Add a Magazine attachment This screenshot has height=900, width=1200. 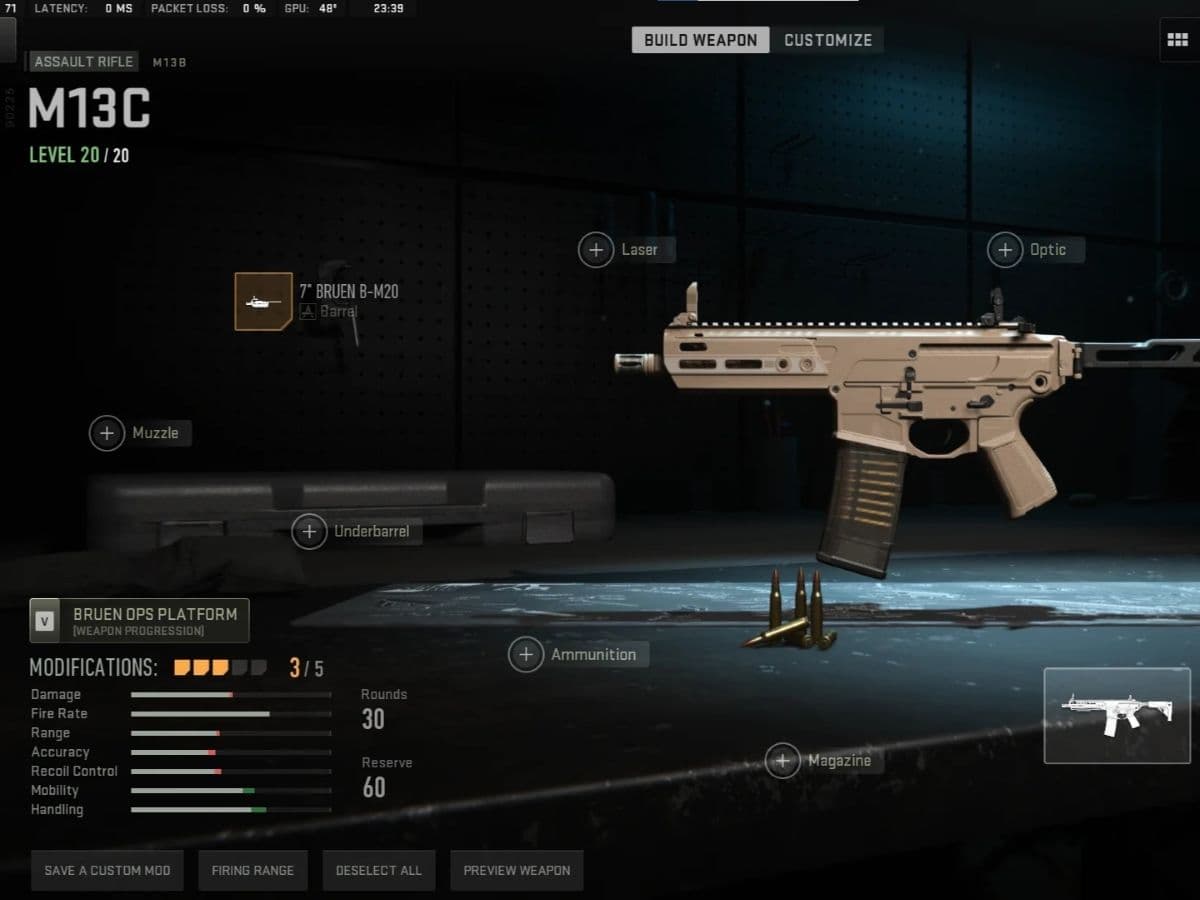coord(783,760)
